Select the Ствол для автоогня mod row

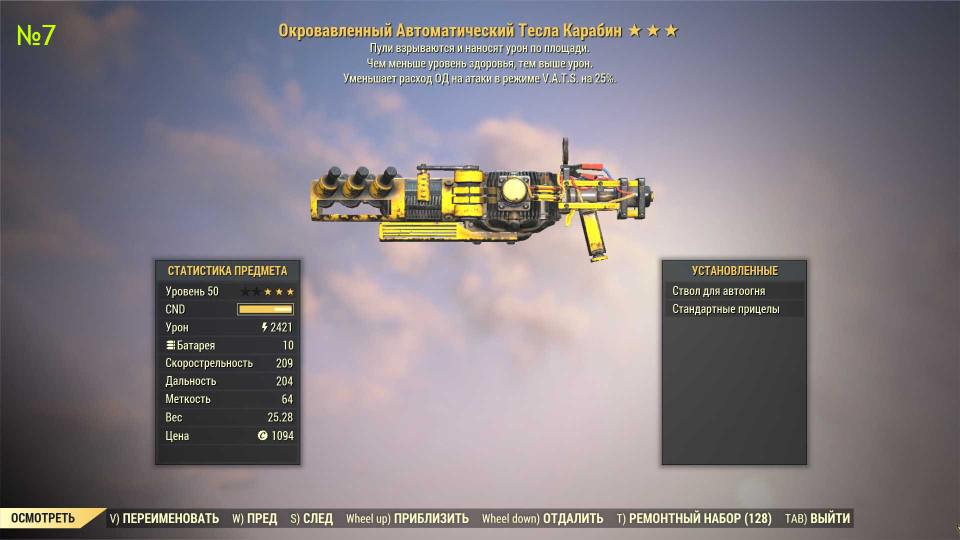(x=734, y=291)
